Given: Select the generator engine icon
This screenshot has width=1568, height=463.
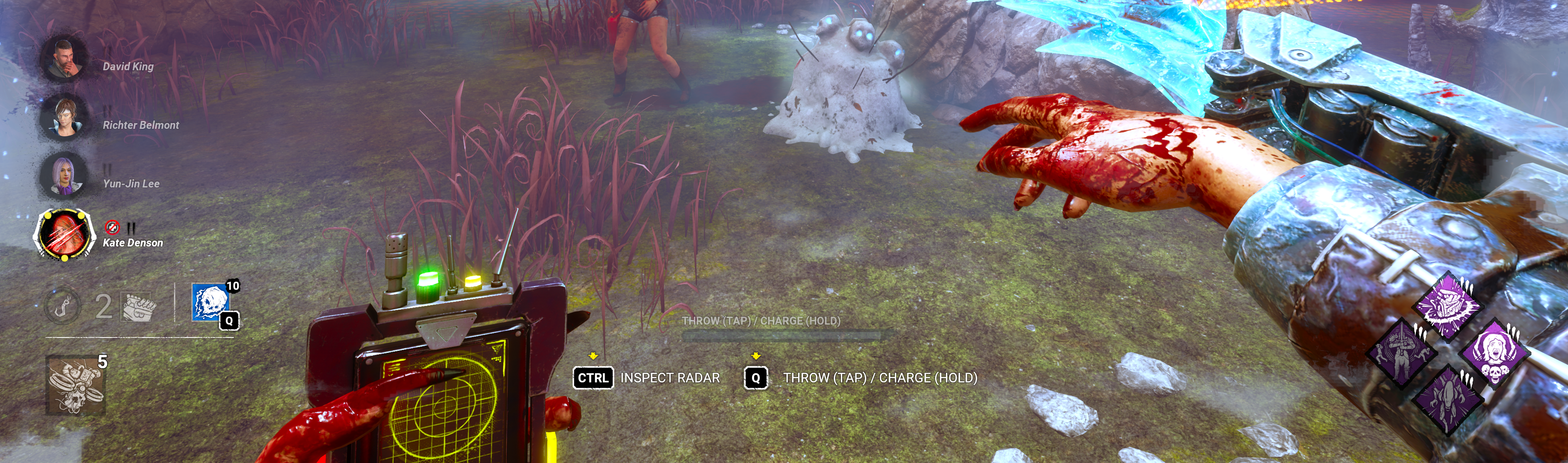Looking at the screenshot, I should pos(139,306).
